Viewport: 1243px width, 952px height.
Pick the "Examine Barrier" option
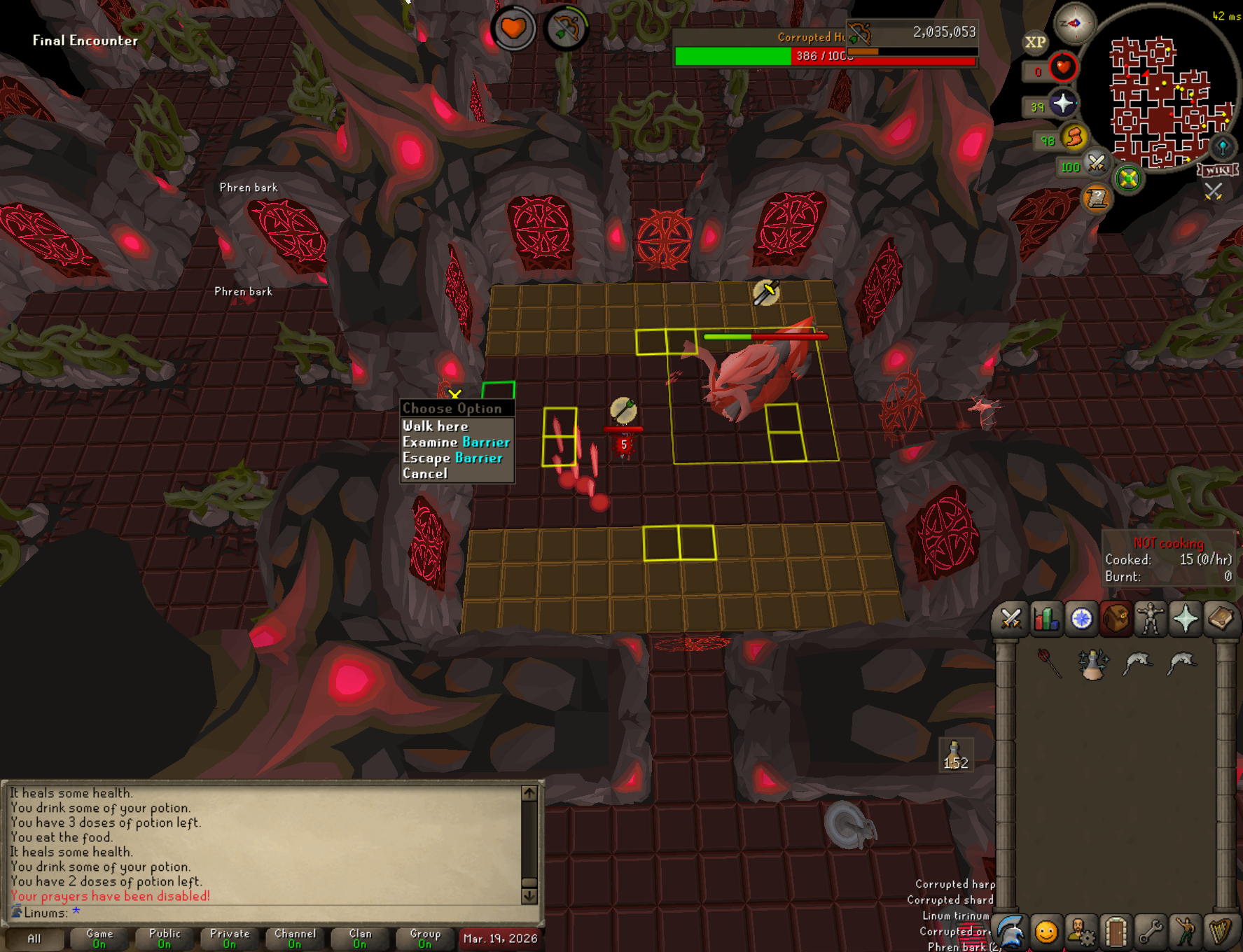(x=456, y=442)
